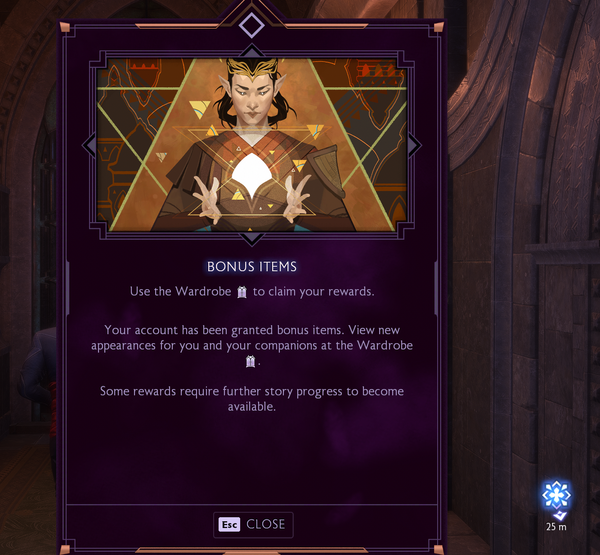Image resolution: width=600 pixels, height=555 pixels.
Task: Close the Bonus Items popup
Action: [x=253, y=524]
